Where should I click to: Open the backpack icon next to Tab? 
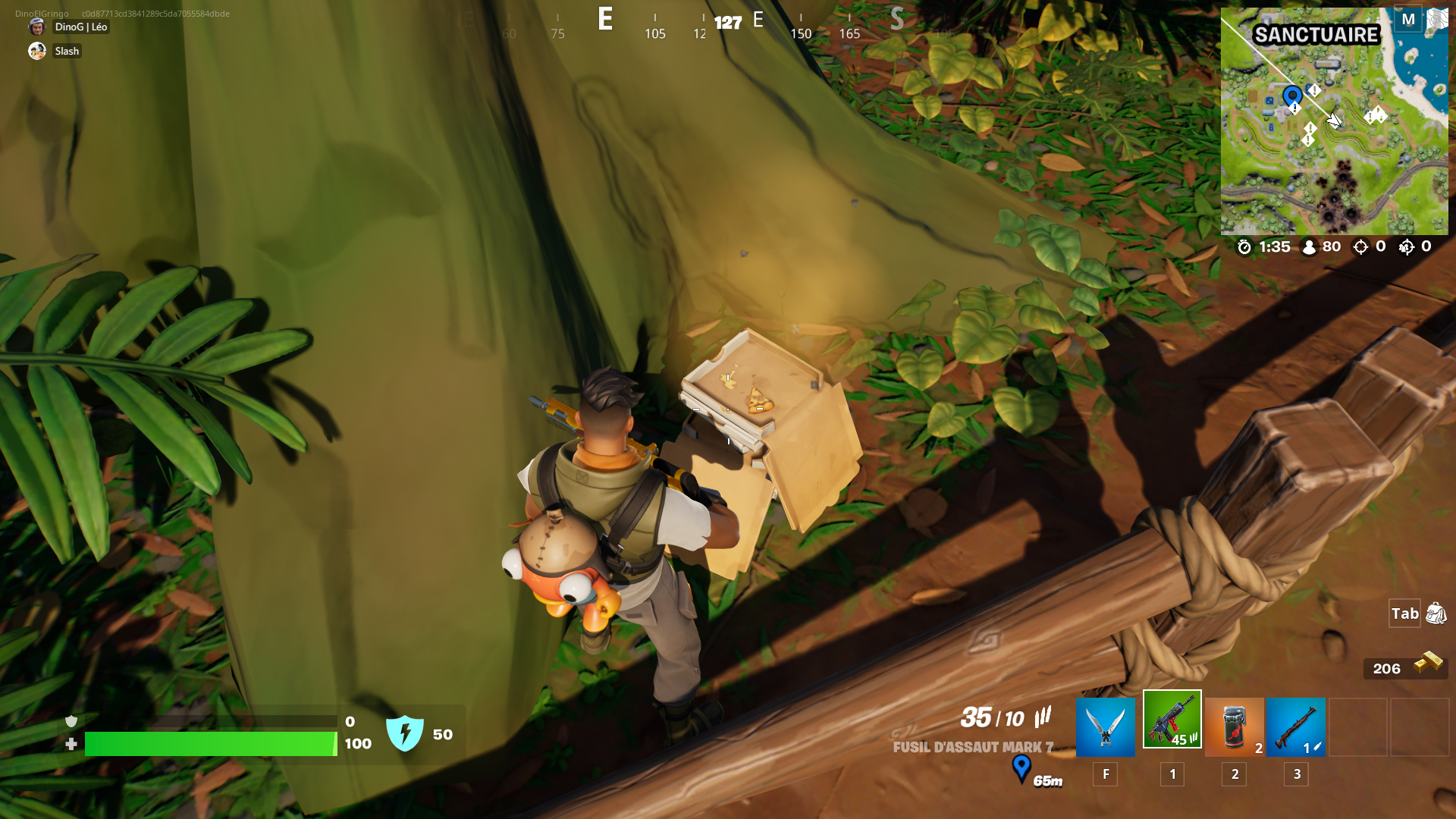[1435, 614]
